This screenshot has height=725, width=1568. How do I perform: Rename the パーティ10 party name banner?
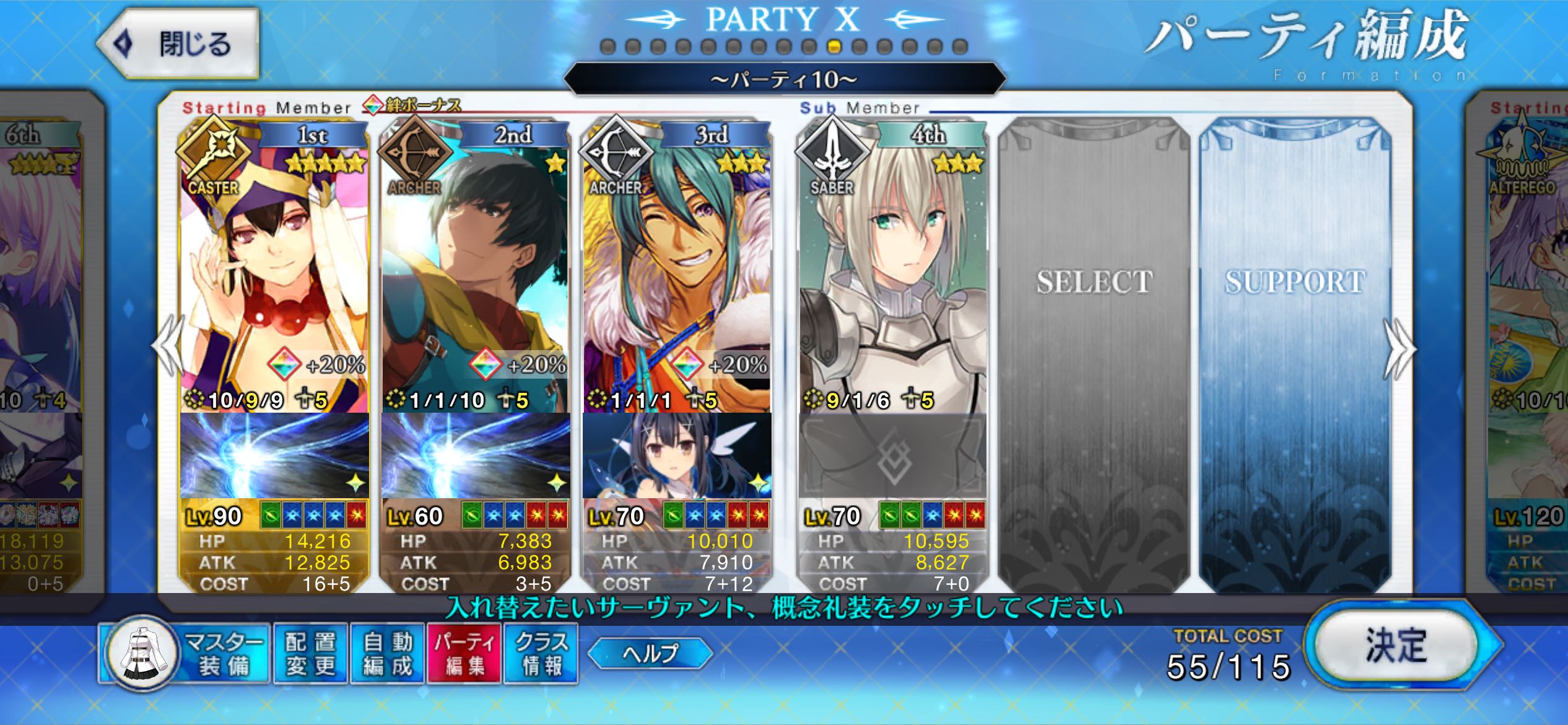click(784, 79)
